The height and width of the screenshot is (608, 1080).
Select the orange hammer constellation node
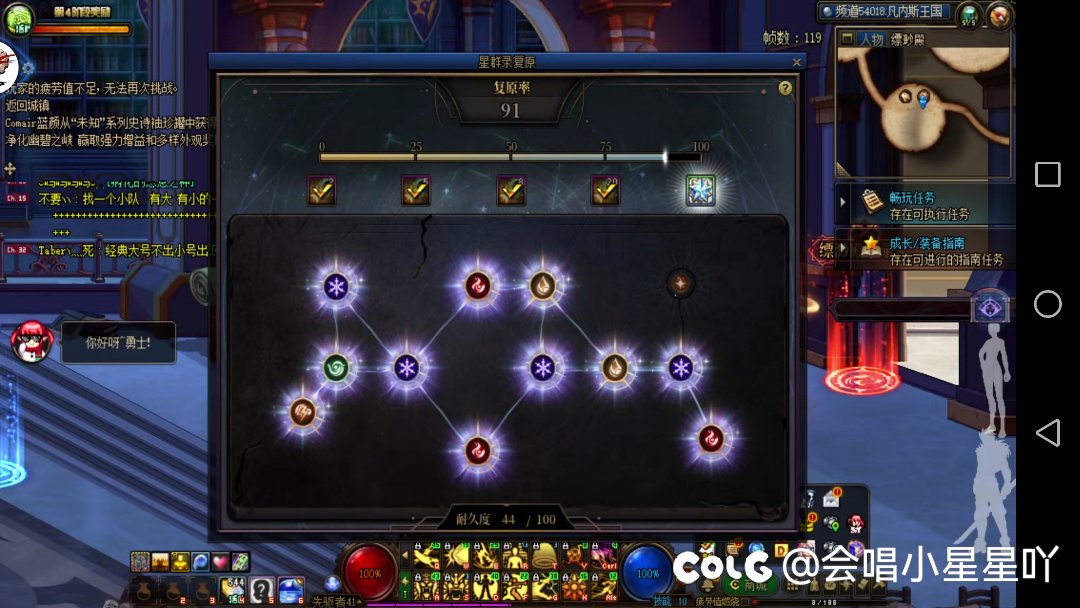(302, 411)
